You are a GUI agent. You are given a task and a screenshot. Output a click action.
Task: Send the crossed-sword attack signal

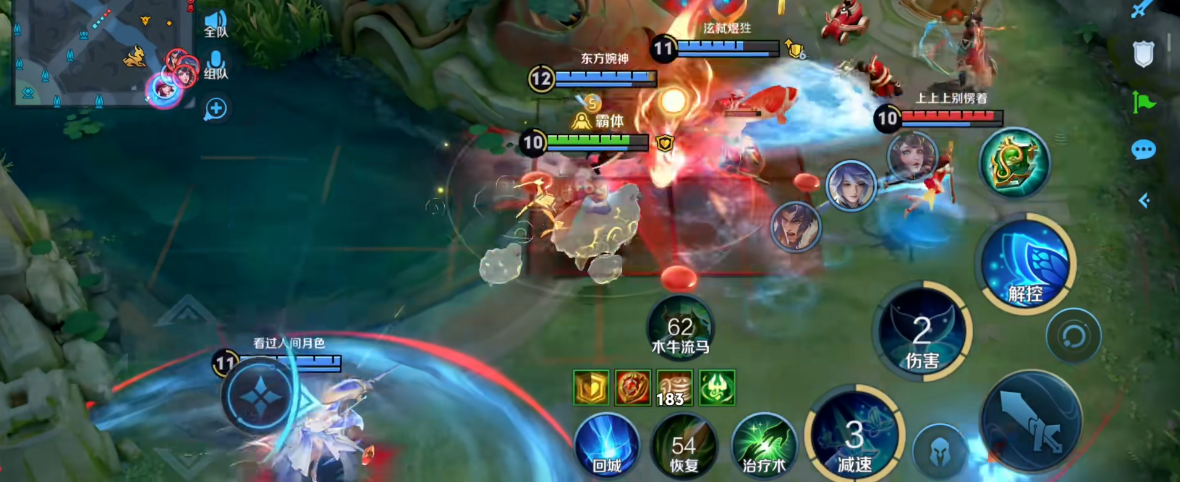tap(1143, 9)
